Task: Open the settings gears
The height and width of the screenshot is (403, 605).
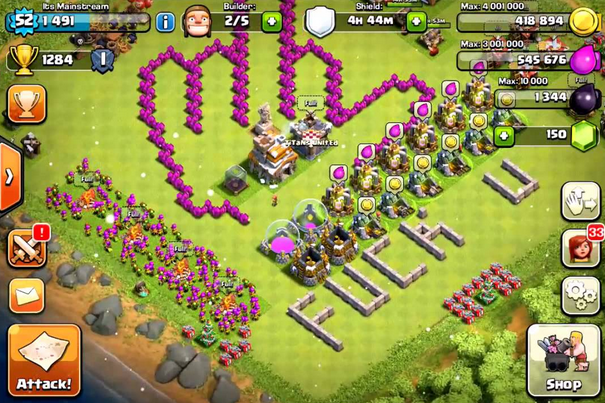Action: coord(580,295)
